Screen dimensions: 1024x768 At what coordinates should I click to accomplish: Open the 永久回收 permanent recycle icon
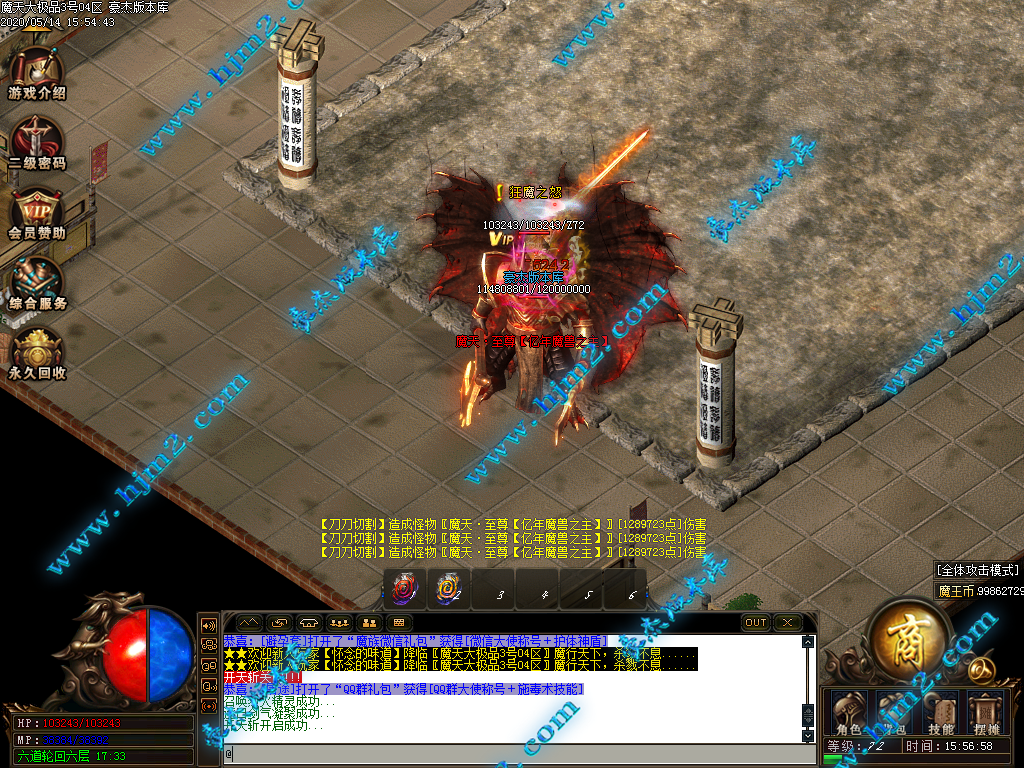[37, 352]
